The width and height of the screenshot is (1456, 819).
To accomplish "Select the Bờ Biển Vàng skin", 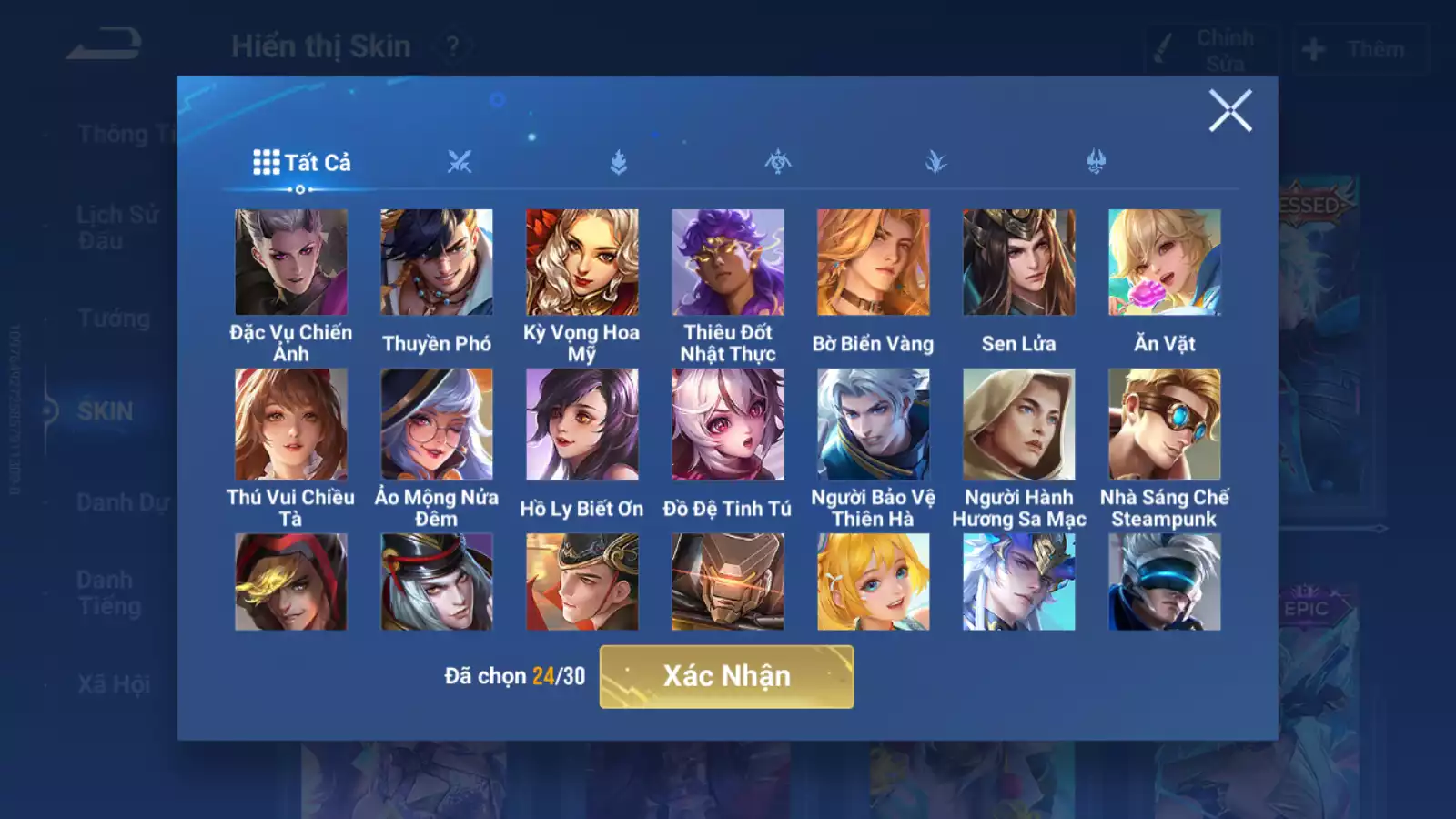I will click(x=874, y=263).
